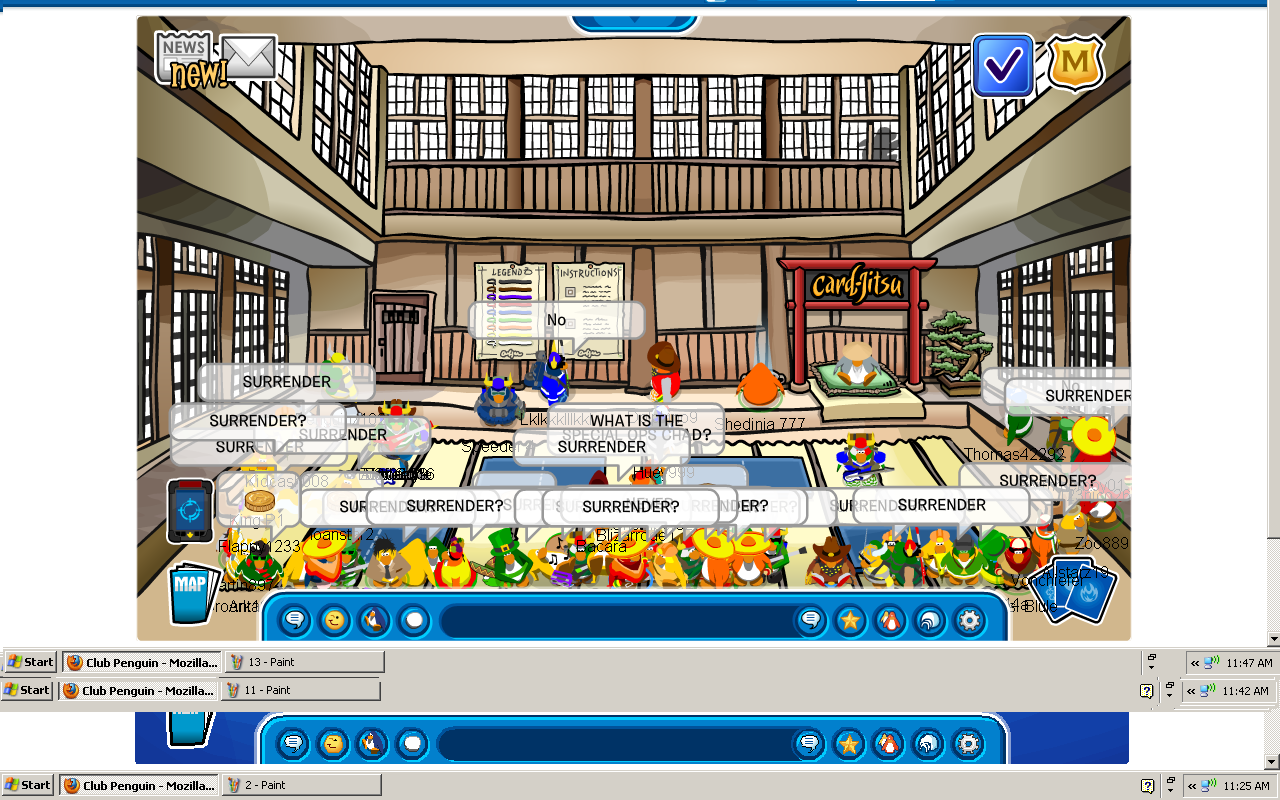
Task: Open the spy phone gadget
Action: pyautogui.click(x=190, y=510)
